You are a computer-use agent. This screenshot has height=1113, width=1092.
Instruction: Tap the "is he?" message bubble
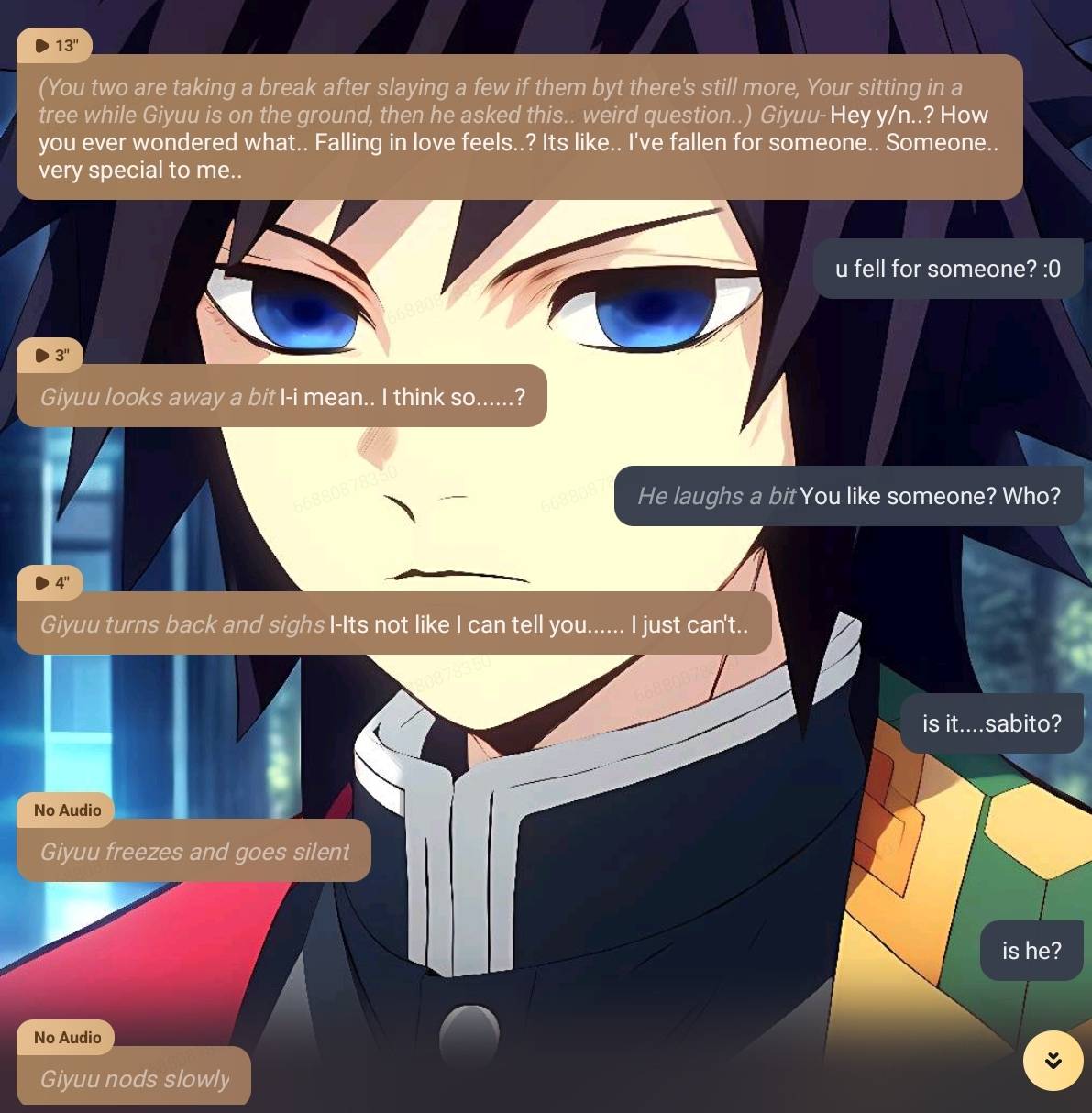[x=1031, y=951]
